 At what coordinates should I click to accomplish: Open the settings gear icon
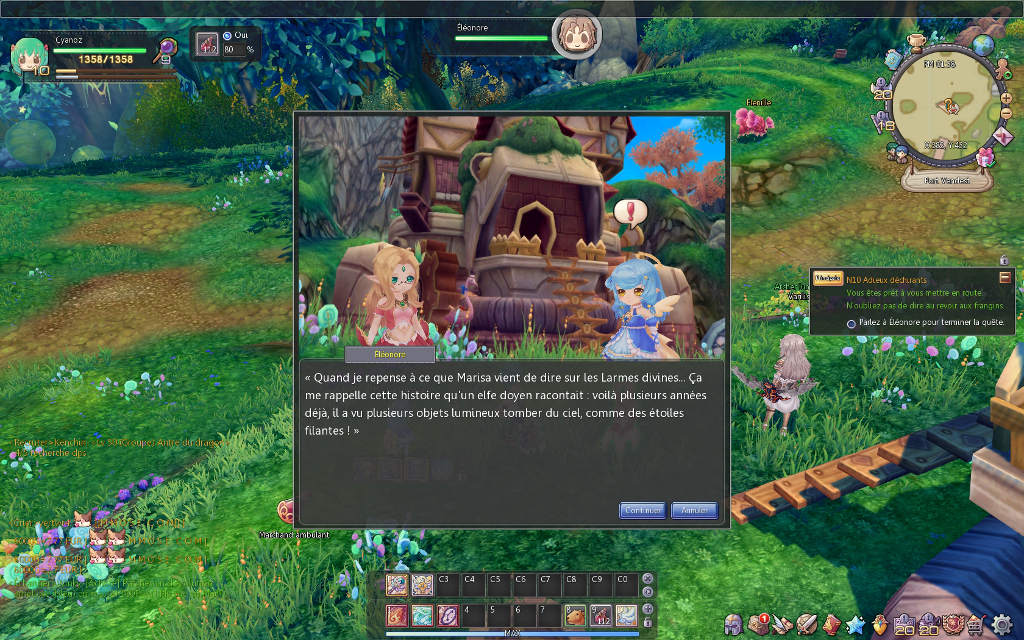[x=1001, y=624]
